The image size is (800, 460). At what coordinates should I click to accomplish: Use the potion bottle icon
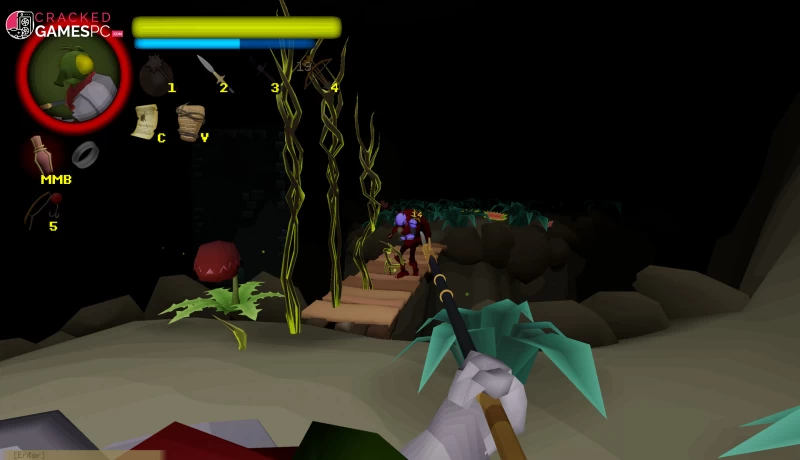tap(42, 154)
